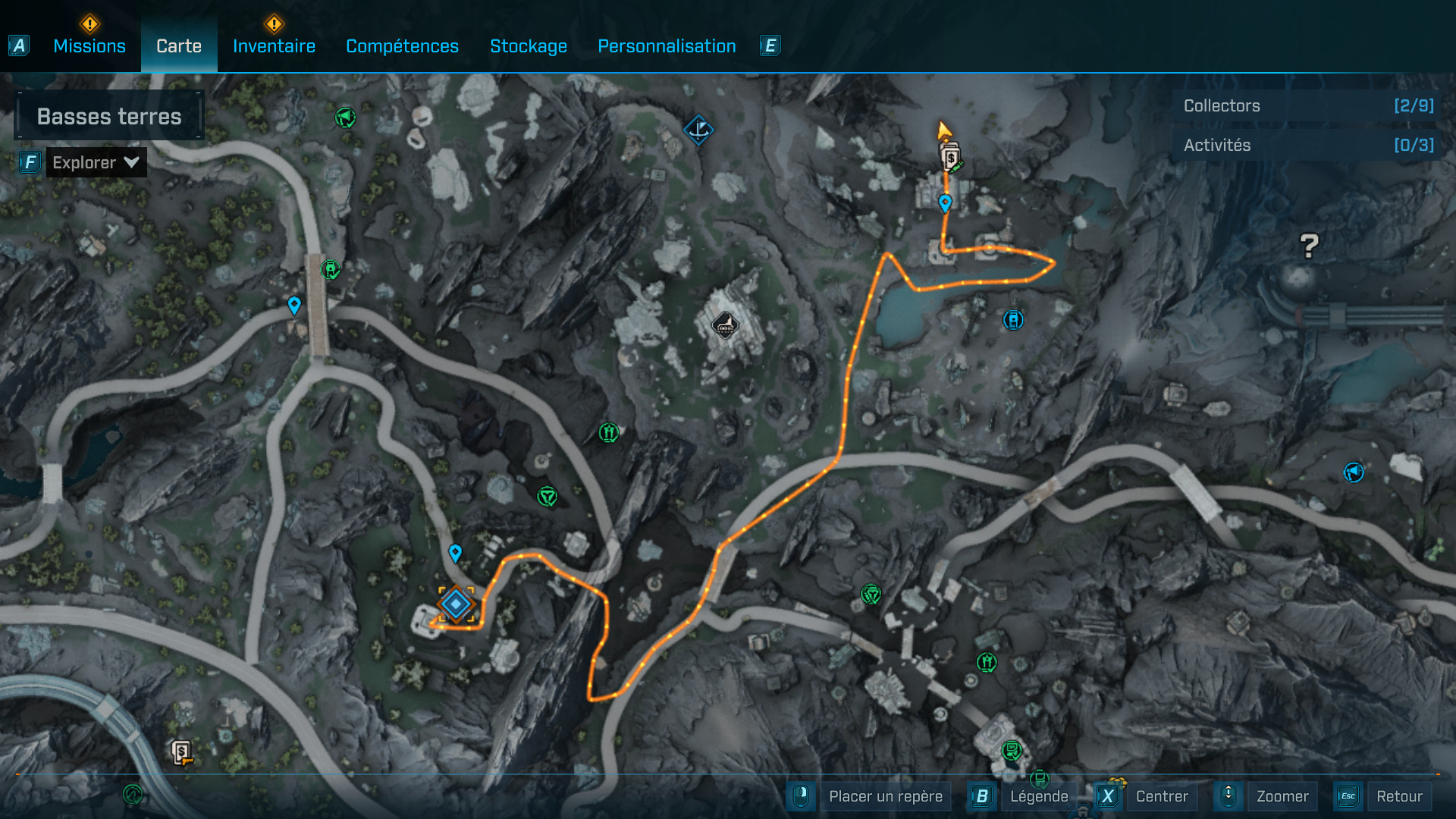This screenshot has width=1456, height=819.
Task: Select the vending machine marker near the player arrow
Action: [x=951, y=158]
